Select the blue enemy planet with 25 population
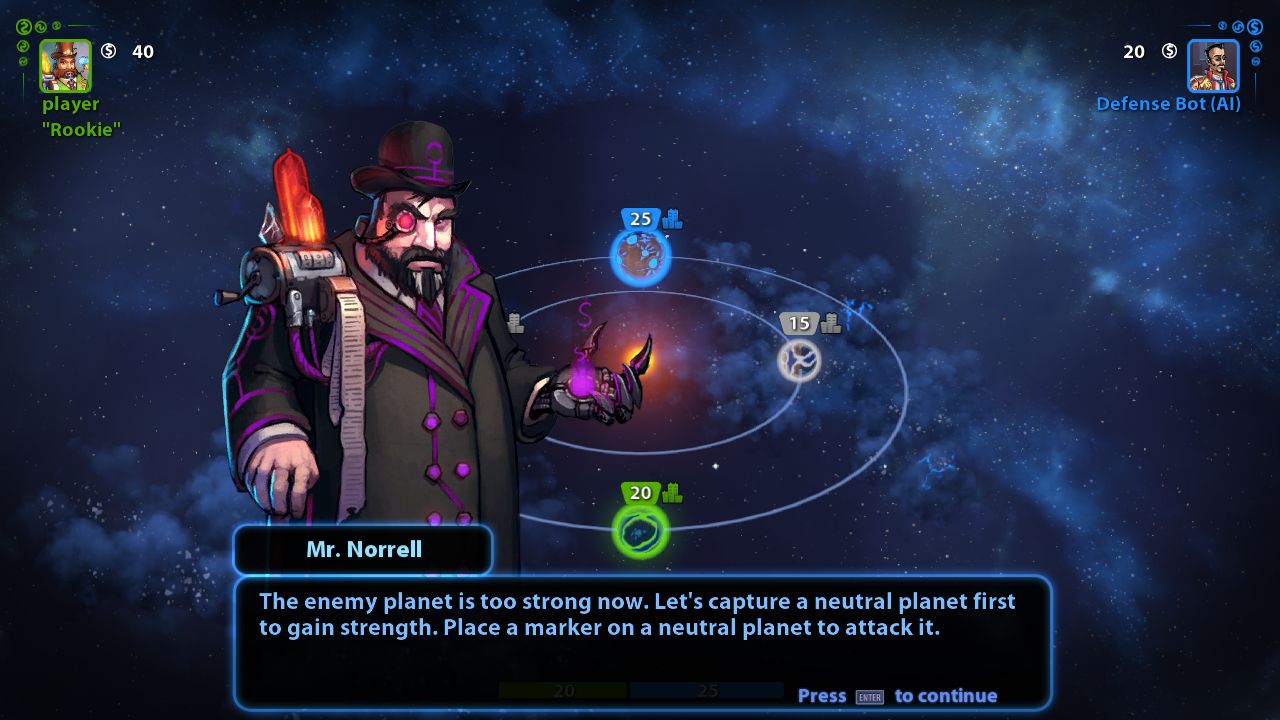This screenshot has width=1280, height=720. point(641,255)
